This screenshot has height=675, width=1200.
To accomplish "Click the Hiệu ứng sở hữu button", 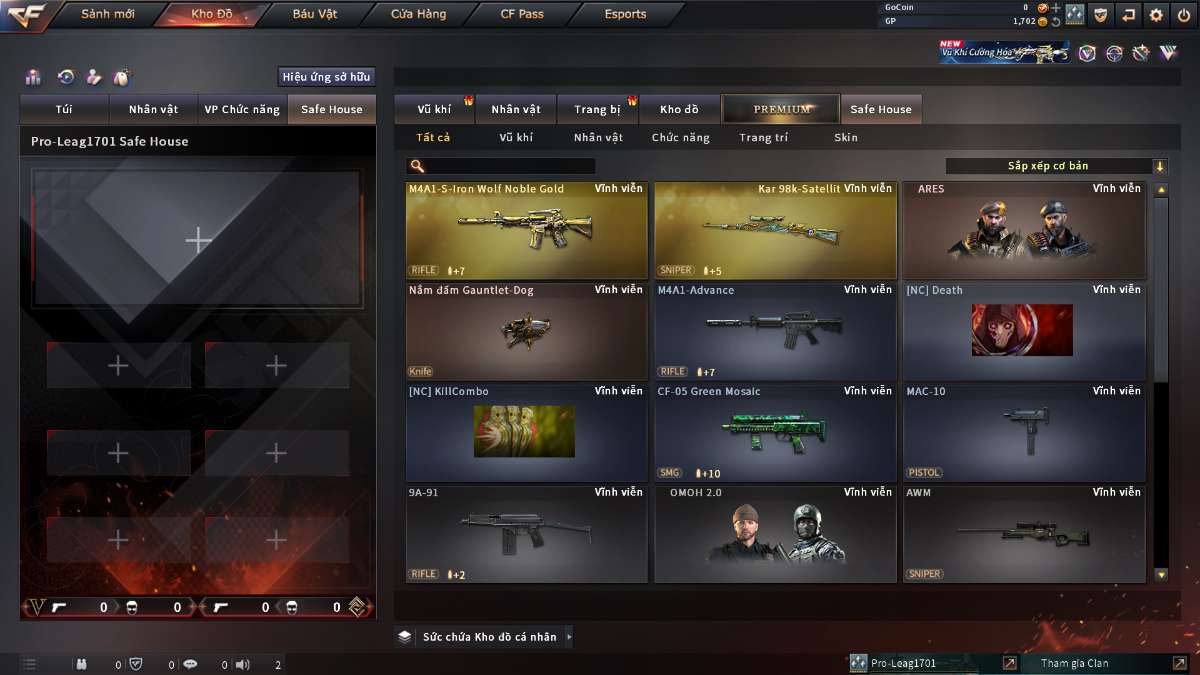I will pos(326,77).
